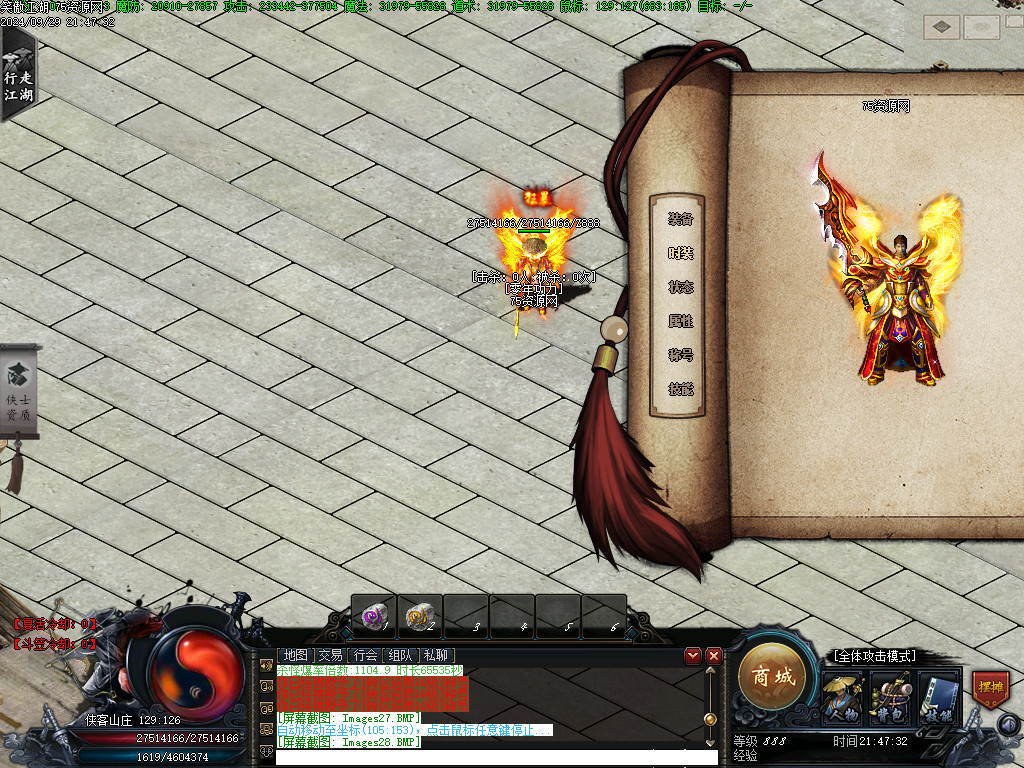Switch to the 地图 chat tab
Screen dimensions: 1024x768
[295, 655]
